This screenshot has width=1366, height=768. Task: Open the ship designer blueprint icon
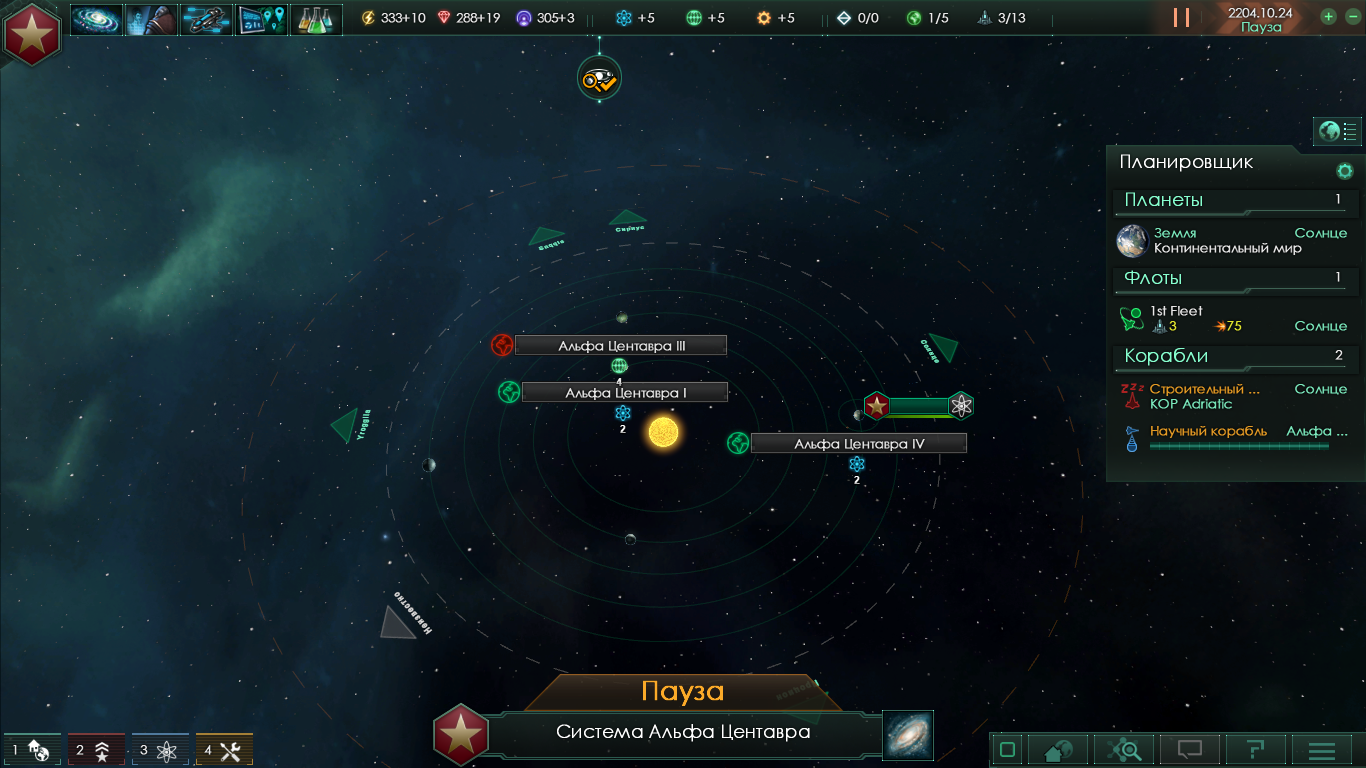(x=206, y=19)
